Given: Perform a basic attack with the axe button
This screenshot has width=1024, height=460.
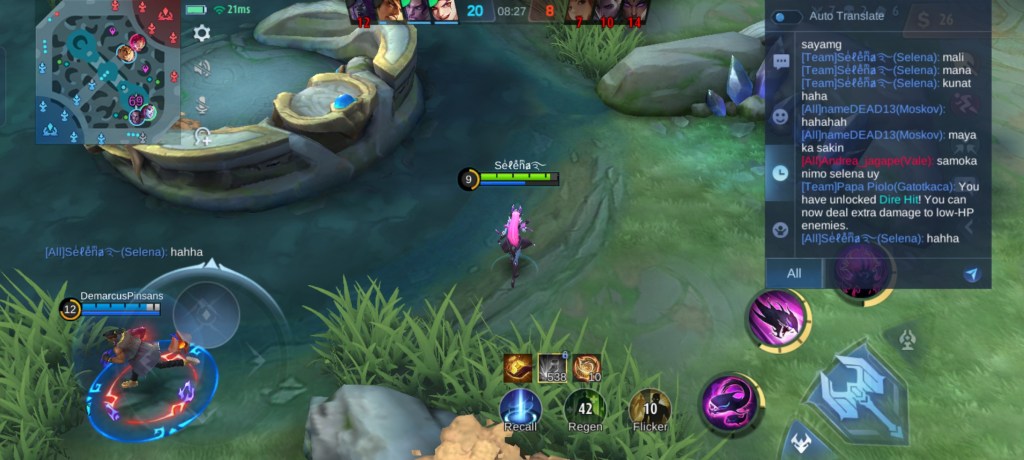Looking at the screenshot, I should 856,391.
